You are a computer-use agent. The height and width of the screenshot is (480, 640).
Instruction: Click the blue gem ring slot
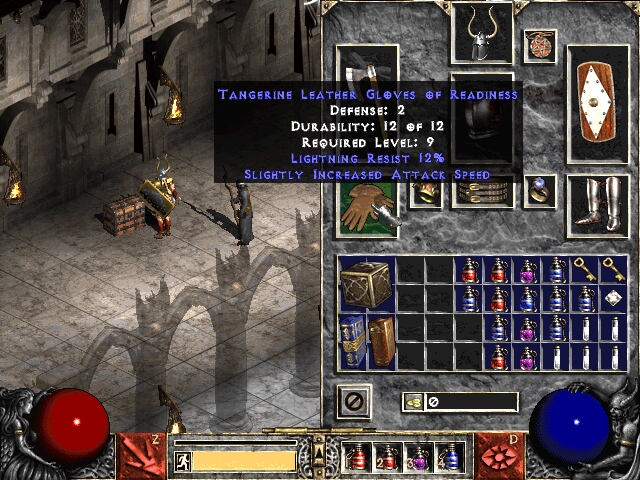540,191
